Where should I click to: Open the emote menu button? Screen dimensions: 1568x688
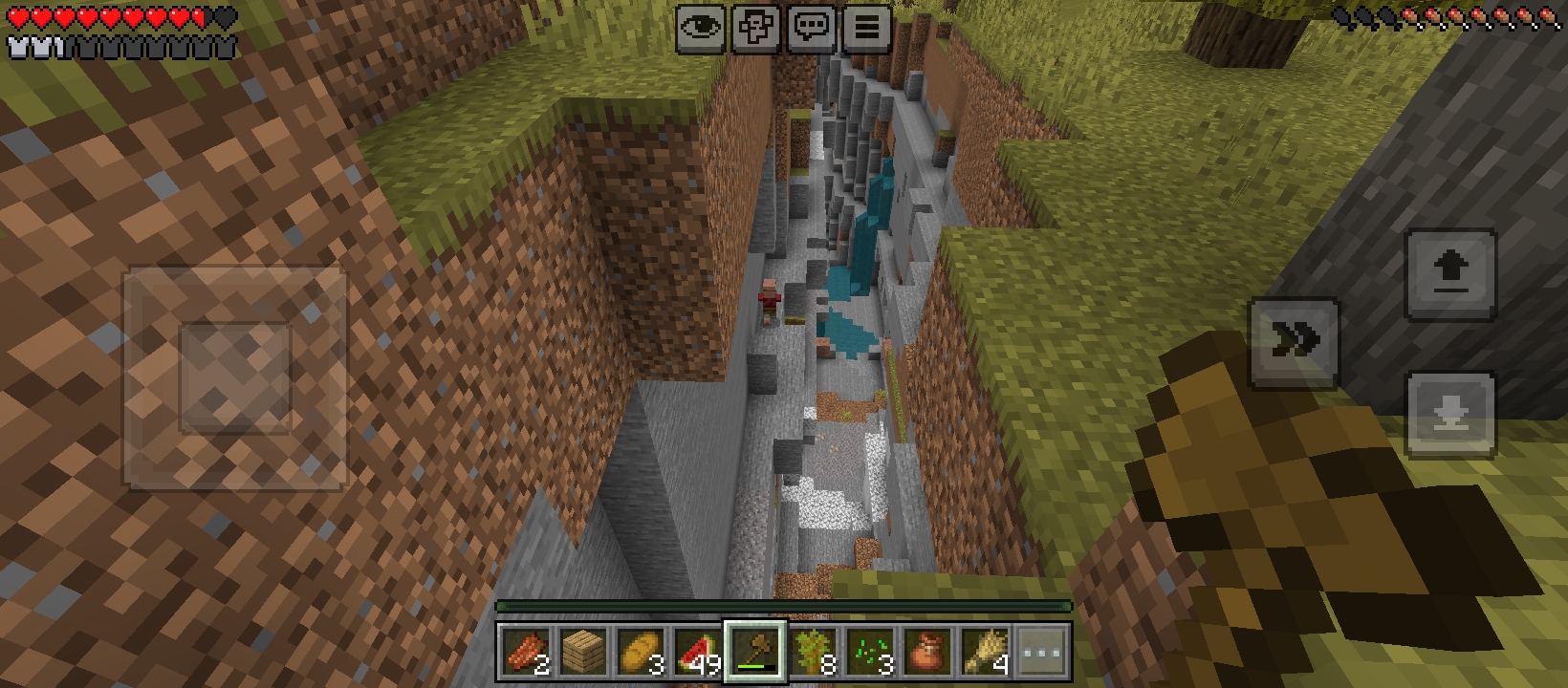point(756,28)
